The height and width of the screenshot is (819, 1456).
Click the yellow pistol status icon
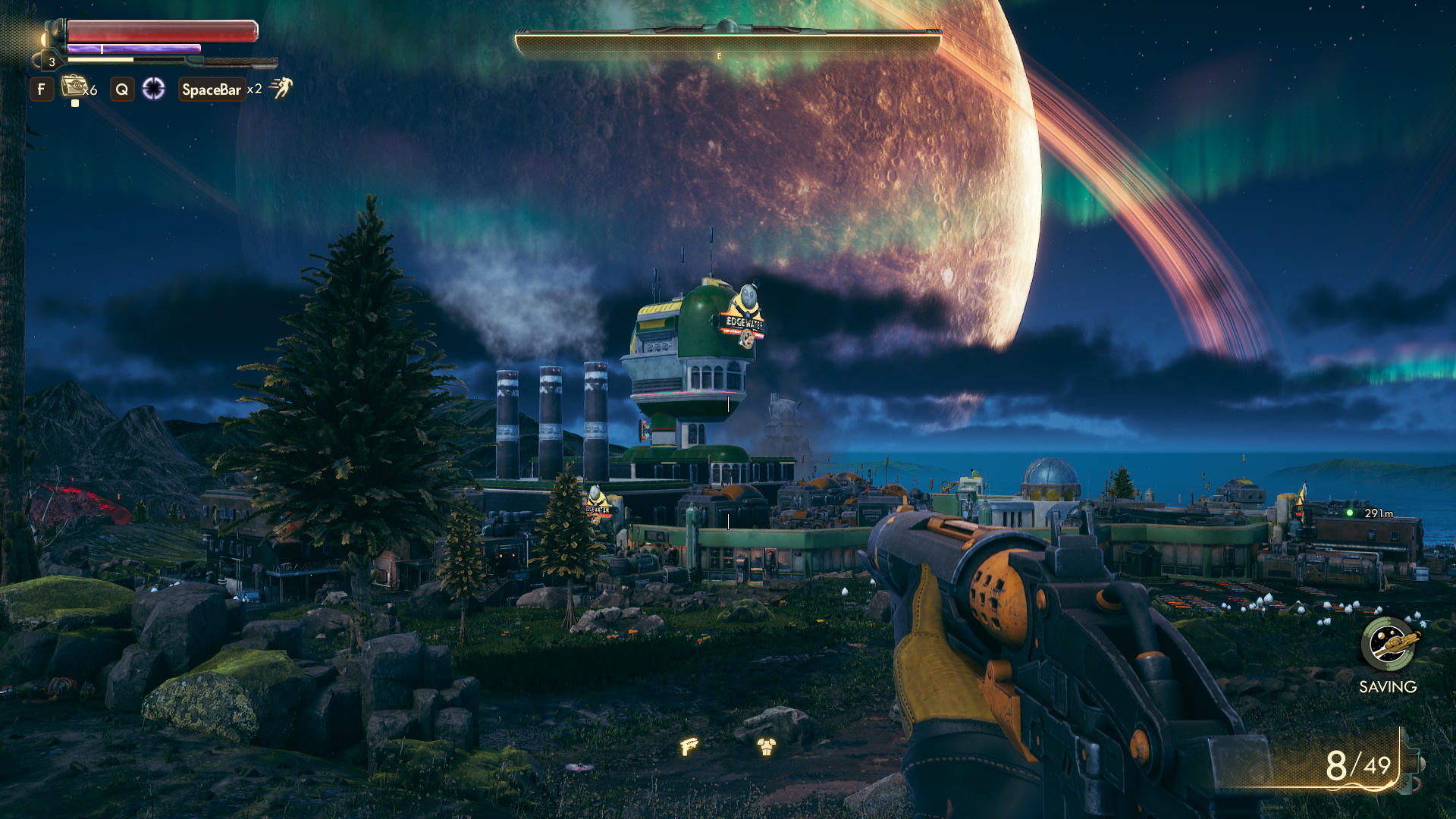(x=689, y=746)
